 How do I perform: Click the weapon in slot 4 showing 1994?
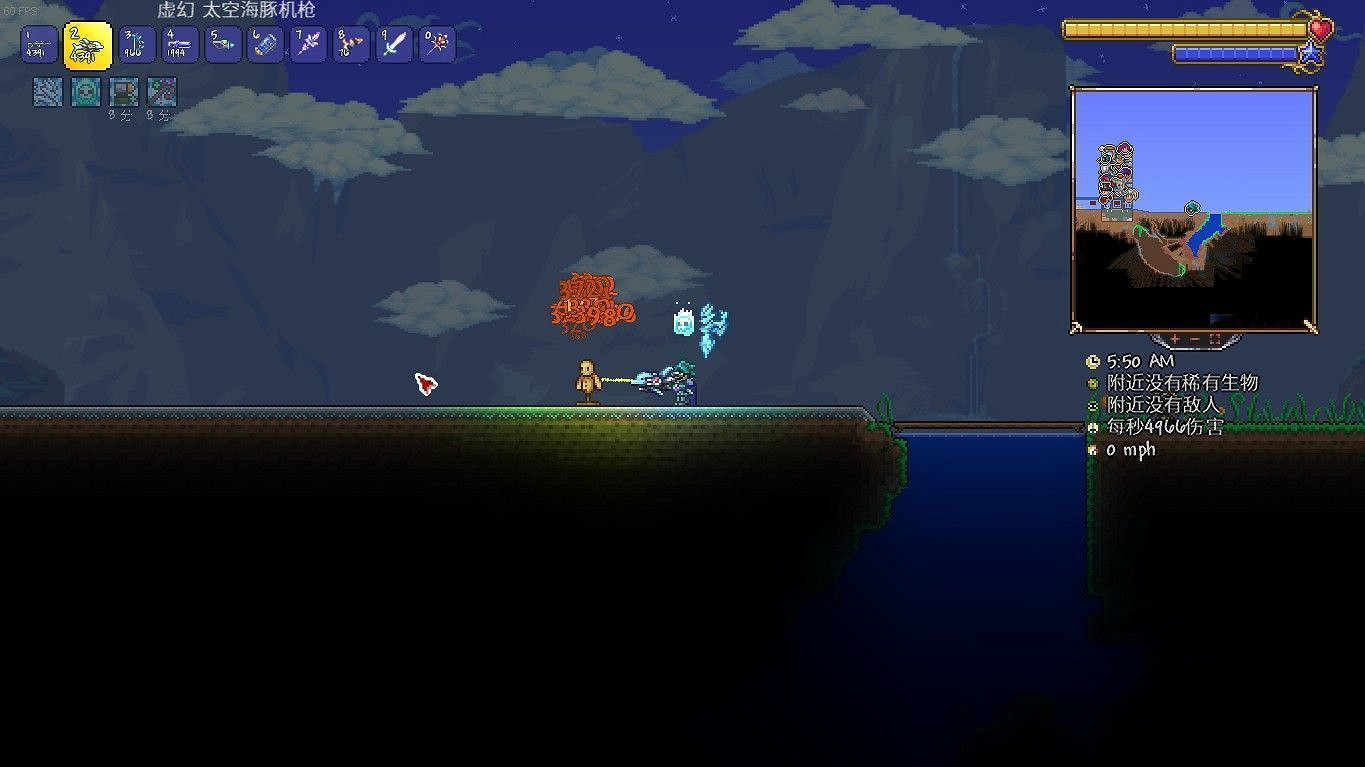pyautogui.click(x=180, y=45)
